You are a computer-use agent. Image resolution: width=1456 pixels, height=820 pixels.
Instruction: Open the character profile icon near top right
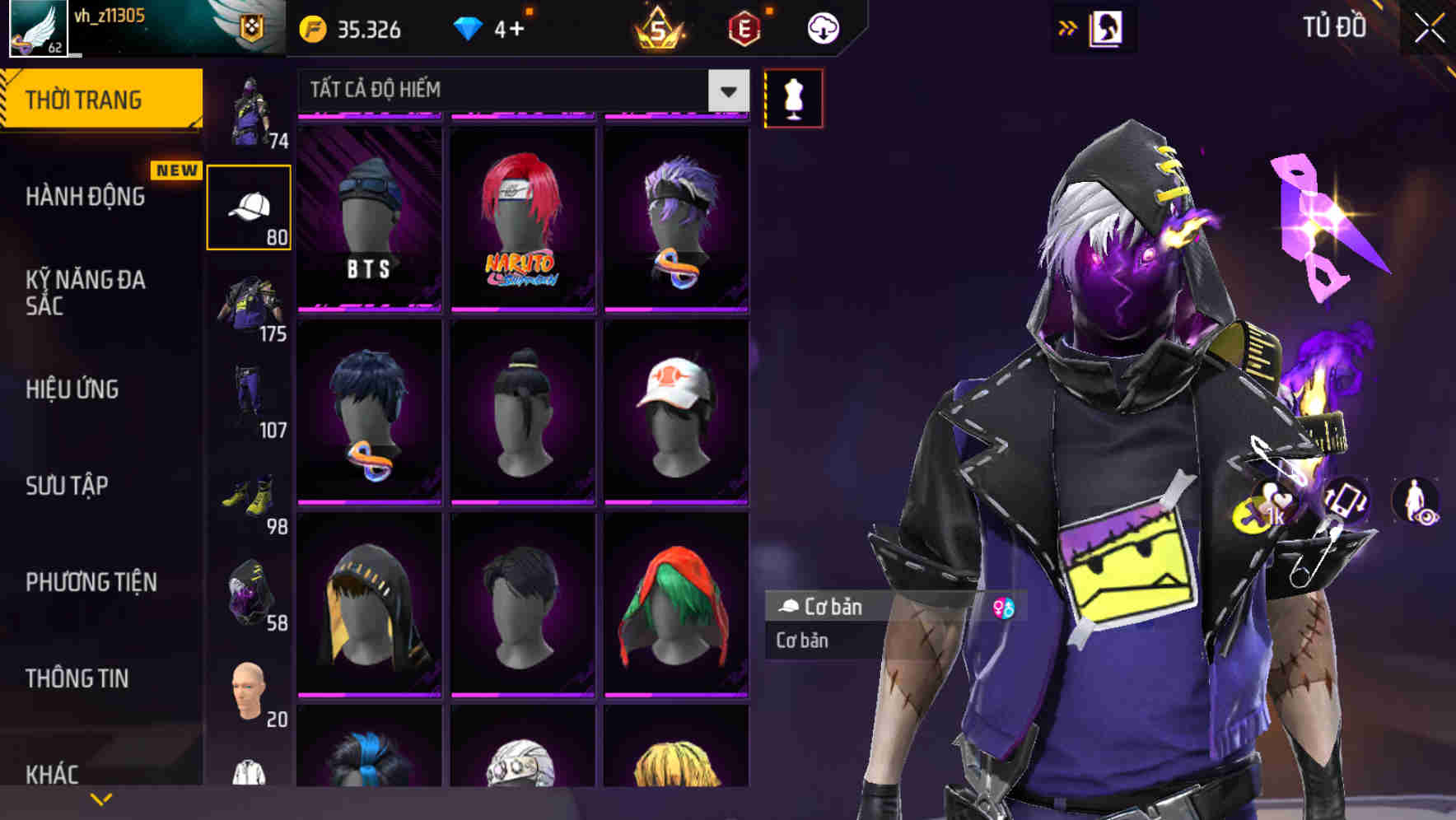click(x=1108, y=27)
